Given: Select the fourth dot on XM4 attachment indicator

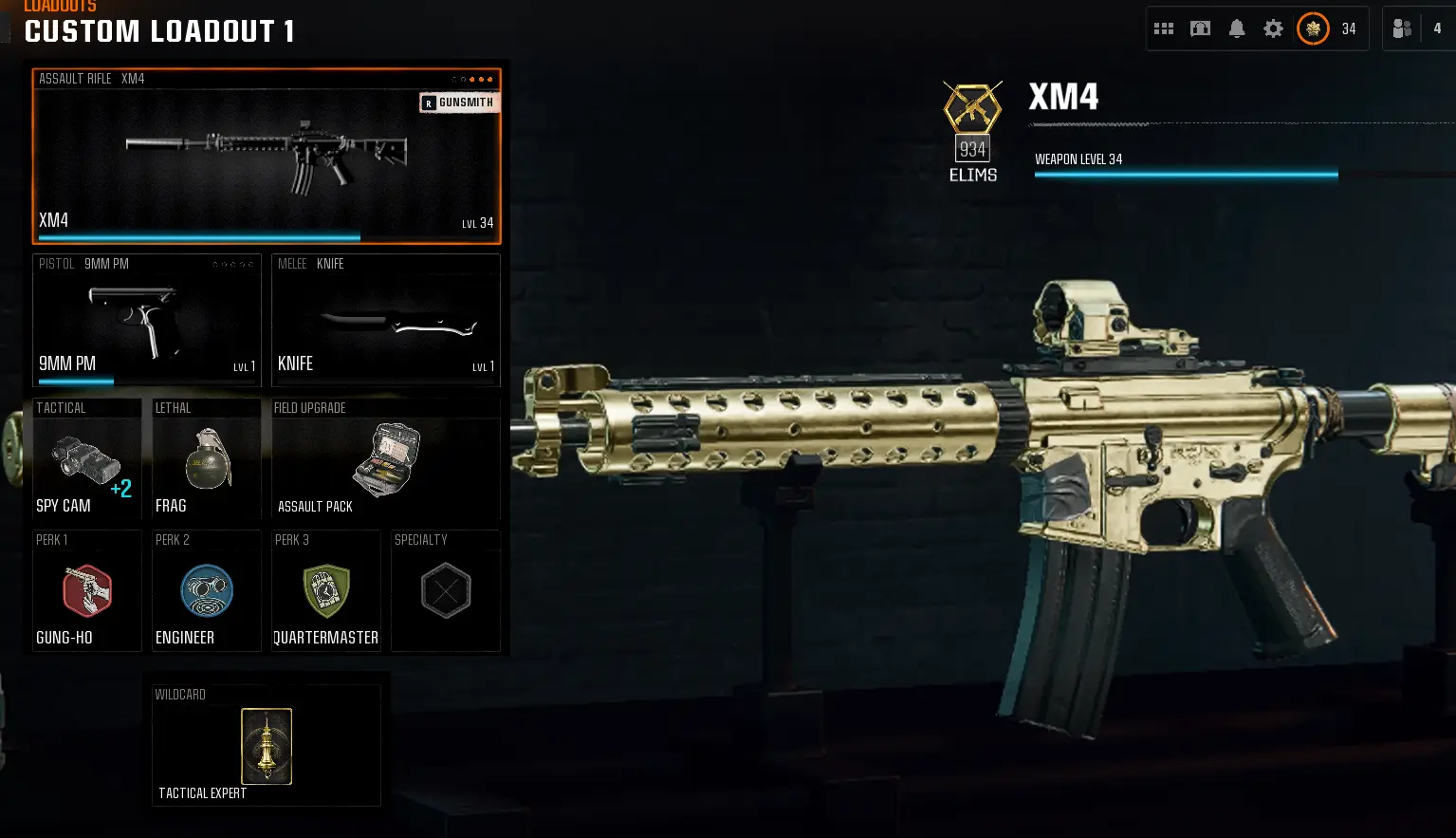Looking at the screenshot, I should click(x=481, y=80).
